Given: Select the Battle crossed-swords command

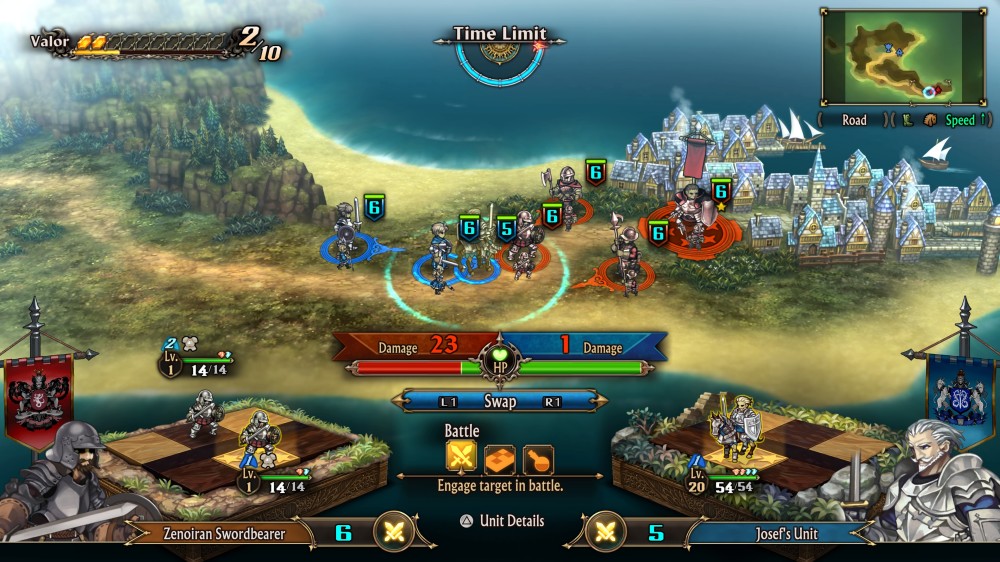Looking at the screenshot, I should 461,458.
